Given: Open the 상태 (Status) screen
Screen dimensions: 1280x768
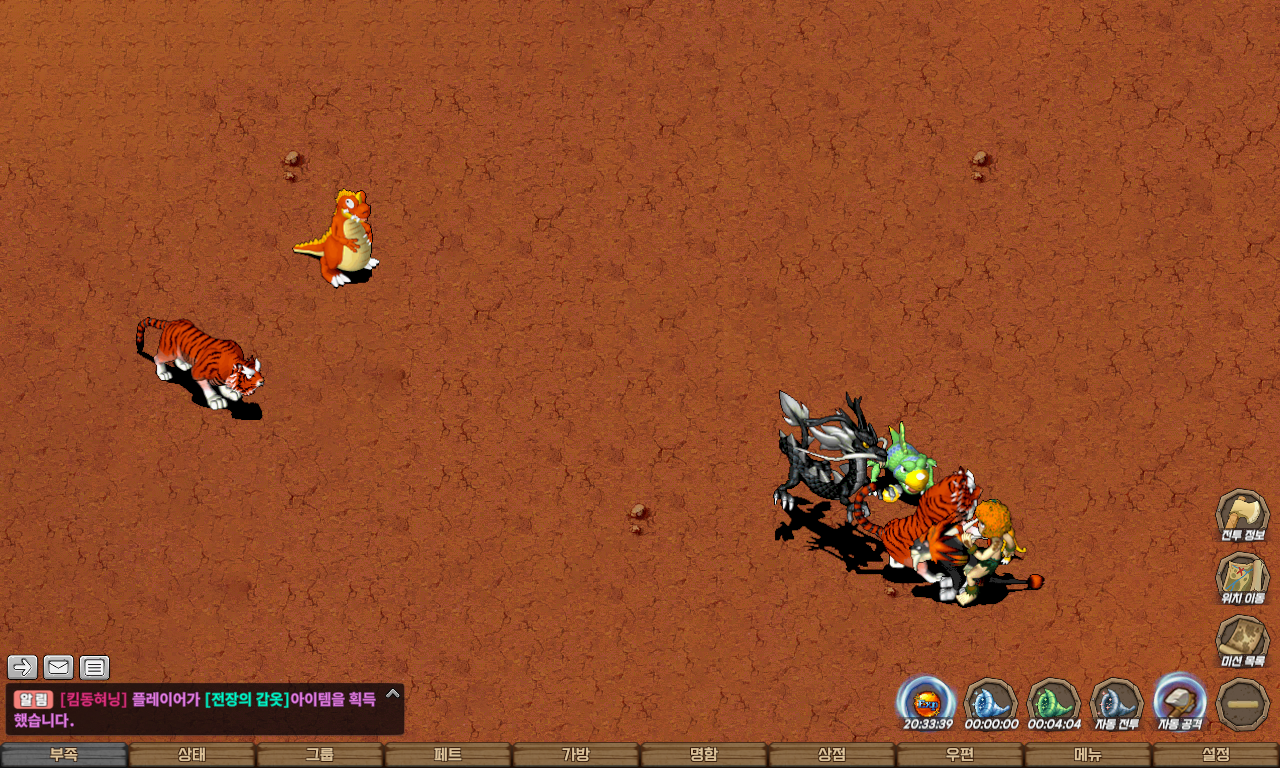Looking at the screenshot, I should pos(192,755).
